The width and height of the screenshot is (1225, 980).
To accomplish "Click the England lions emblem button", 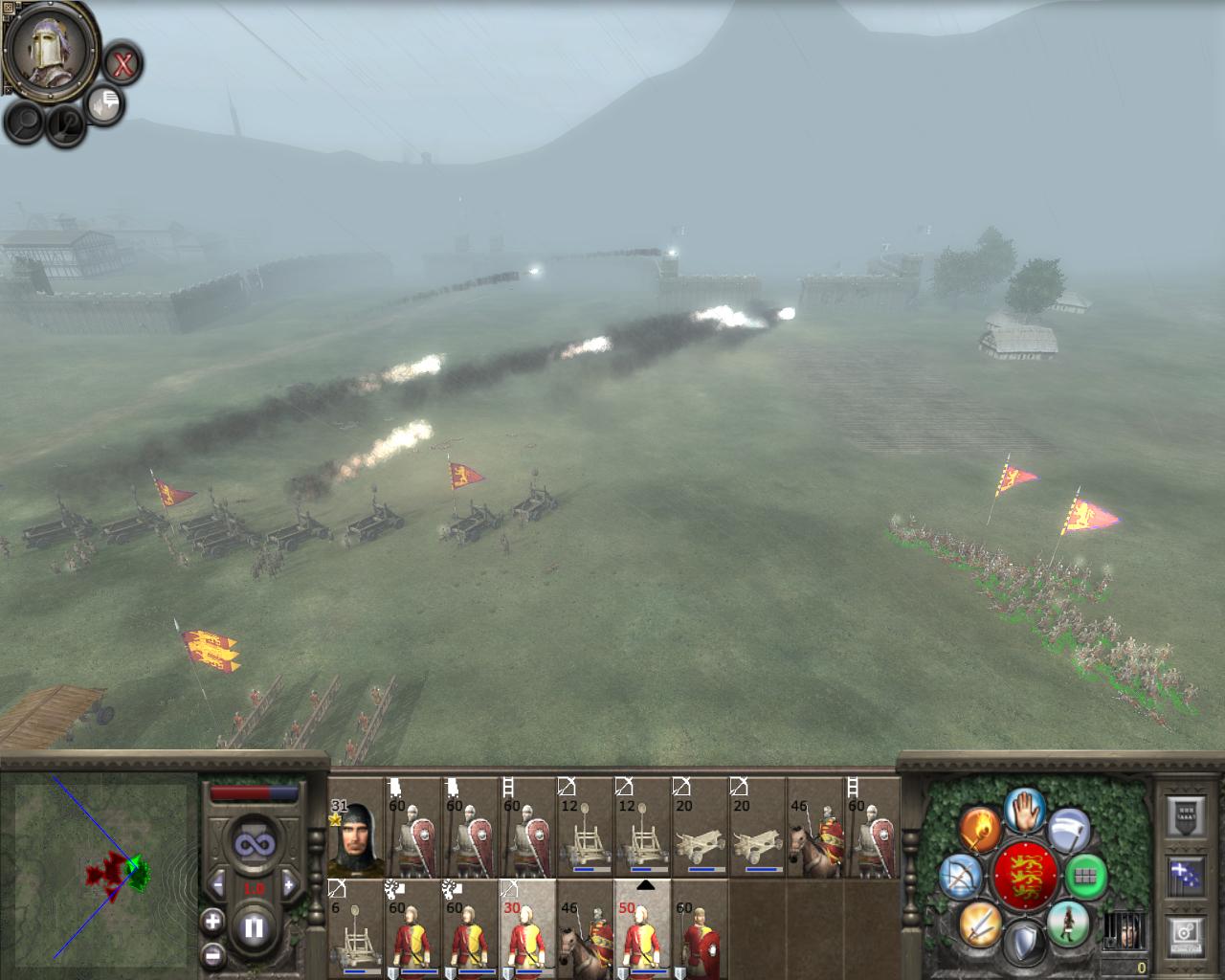I will click(1025, 876).
